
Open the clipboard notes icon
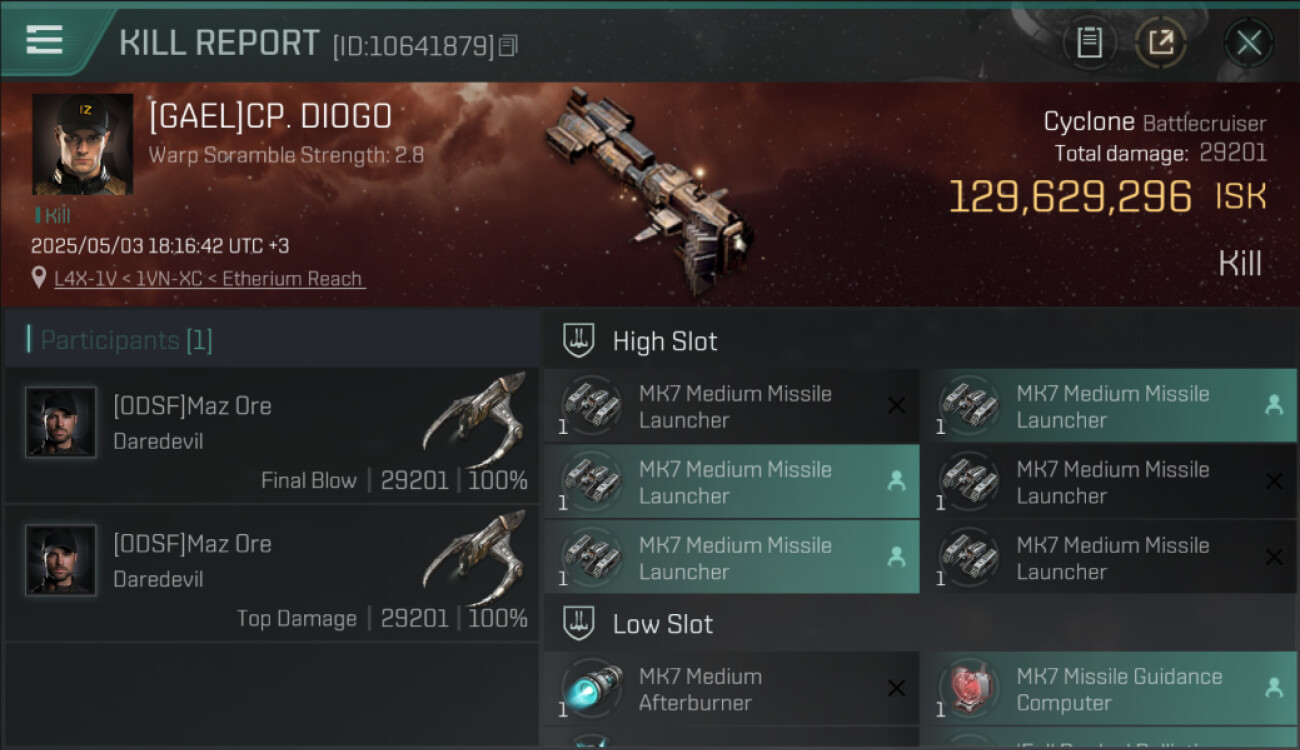click(1089, 43)
